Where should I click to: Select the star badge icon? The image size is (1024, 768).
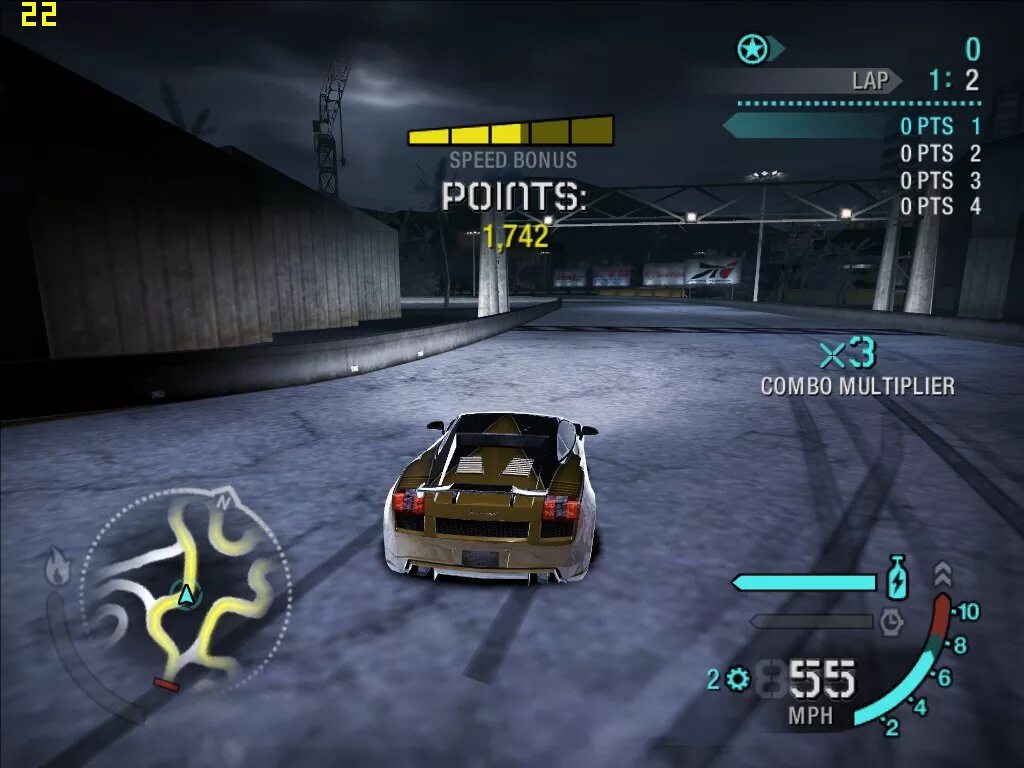[752, 48]
